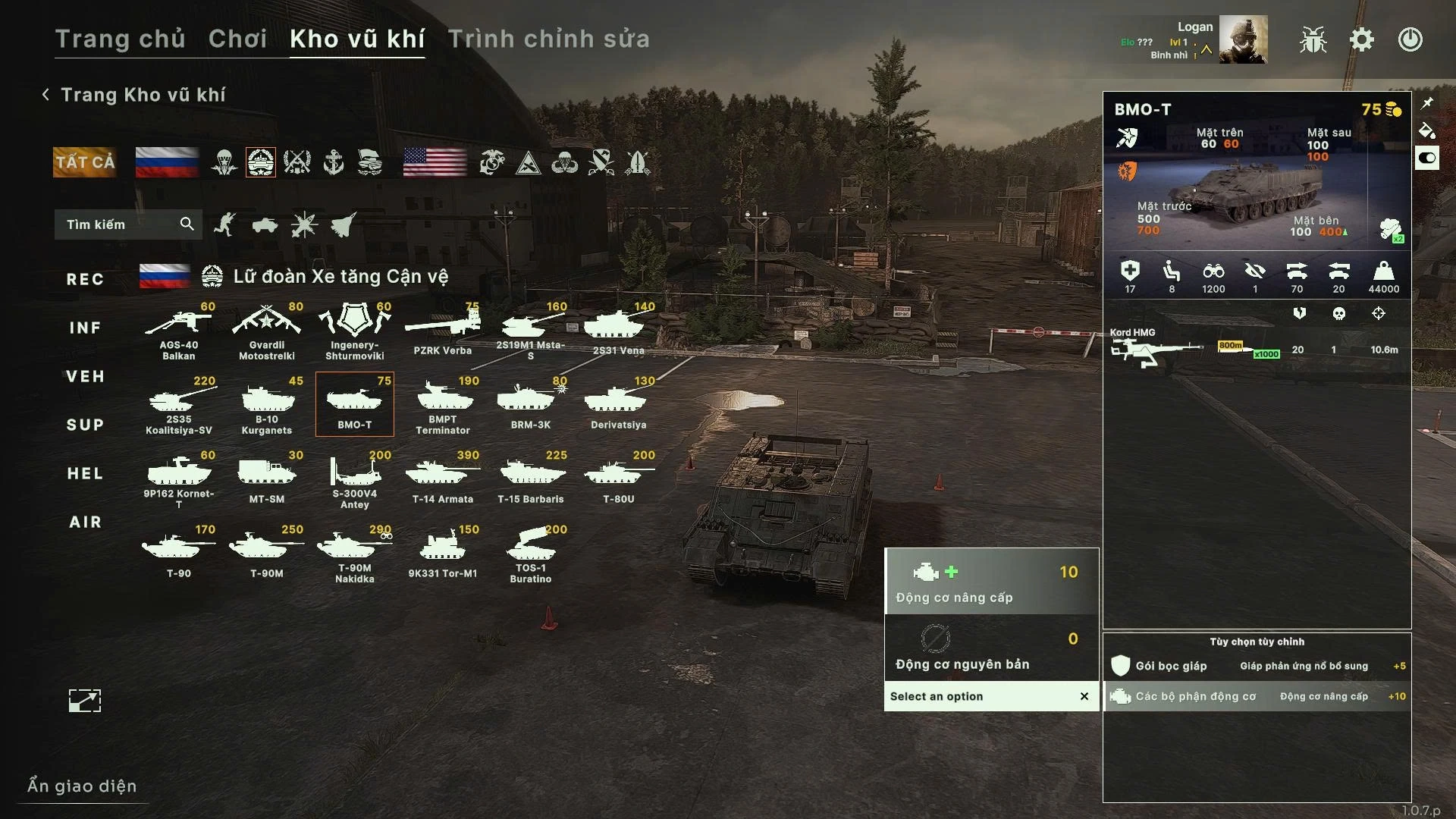
Task: Go to Trình chỉnh sửa tab
Action: tap(548, 39)
